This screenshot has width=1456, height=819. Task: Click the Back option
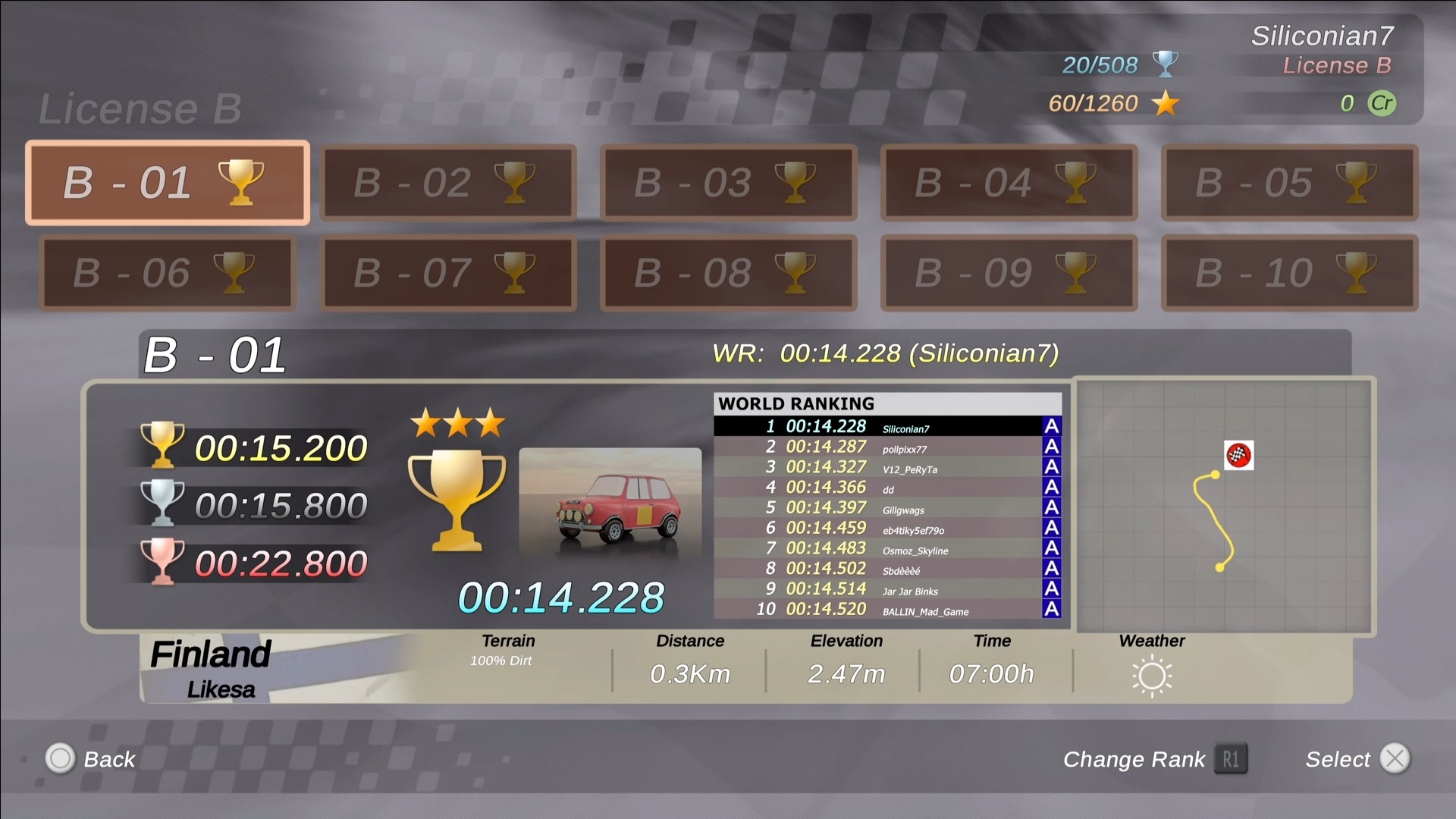(91, 759)
